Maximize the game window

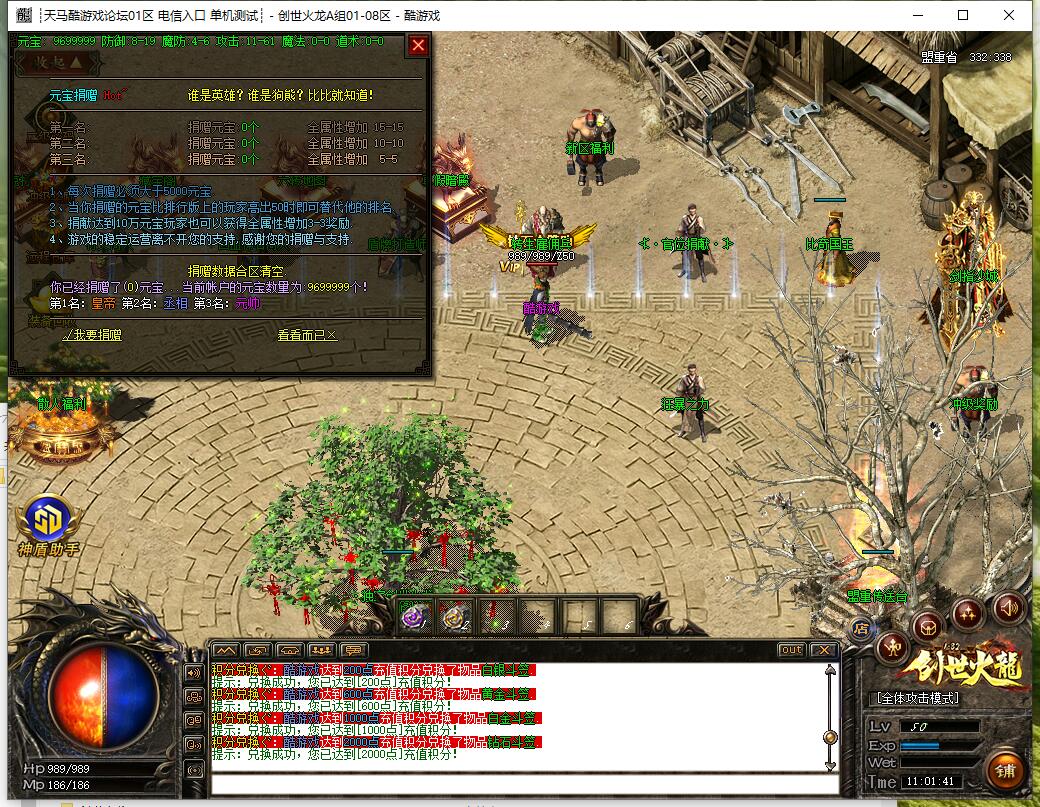pyautogui.click(x=962, y=15)
